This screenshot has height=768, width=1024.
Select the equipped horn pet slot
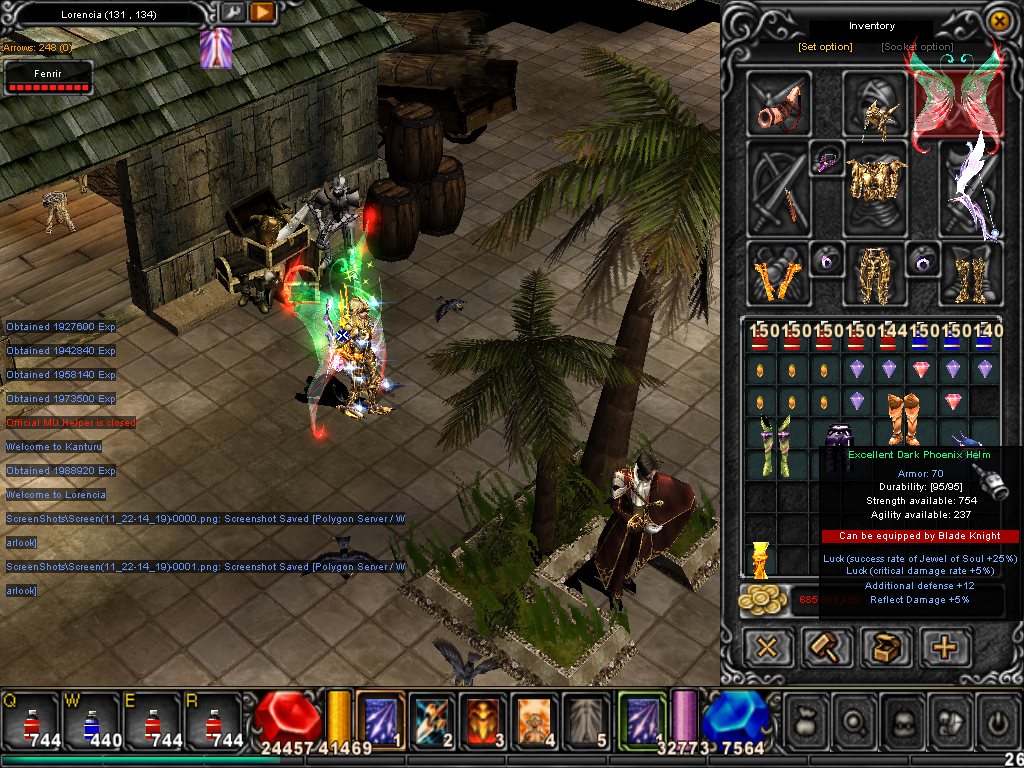click(x=779, y=103)
